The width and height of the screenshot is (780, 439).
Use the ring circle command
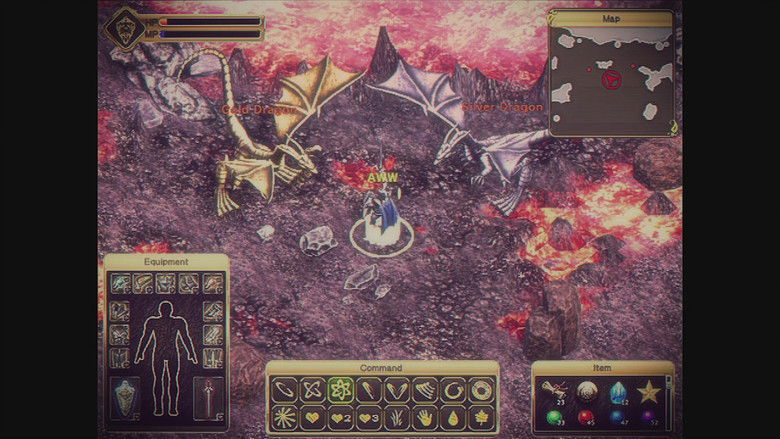tap(481, 390)
